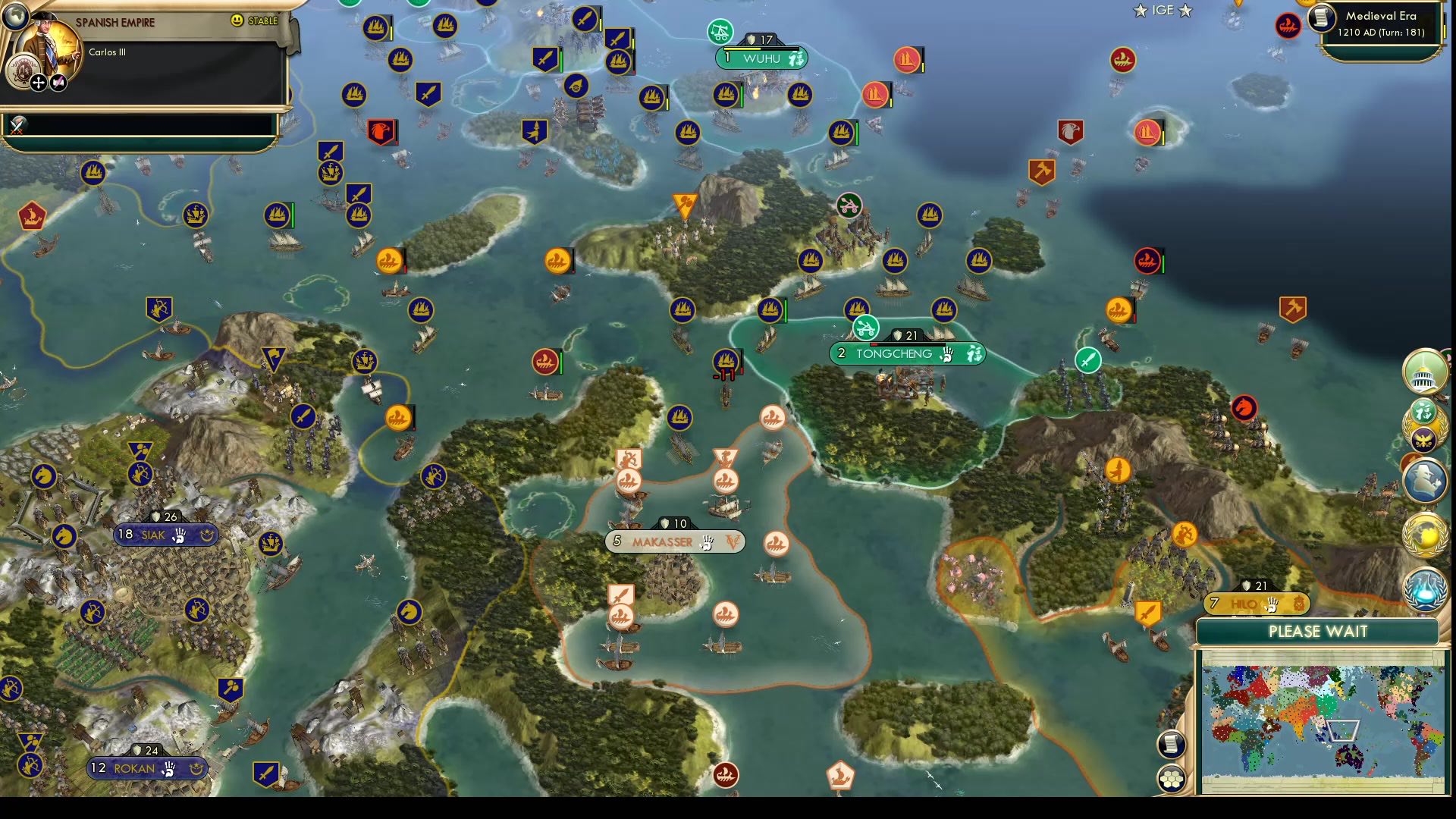Click the white view rectangle on the minimap
This screenshot has width=1456, height=819.
click(x=1344, y=731)
